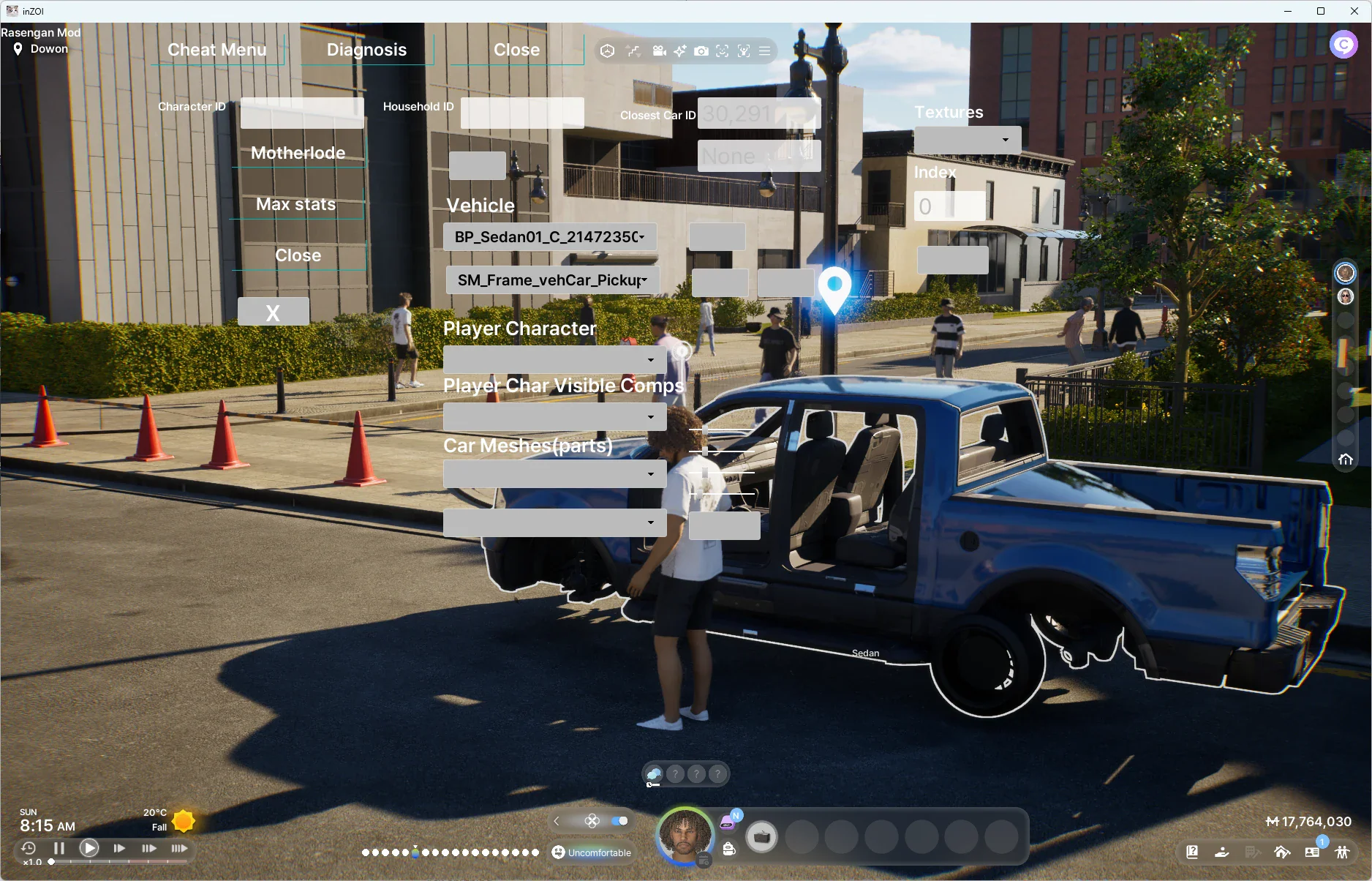Image resolution: width=1372 pixels, height=881 pixels.
Task: Open the family relationships icon
Action: point(1342,852)
